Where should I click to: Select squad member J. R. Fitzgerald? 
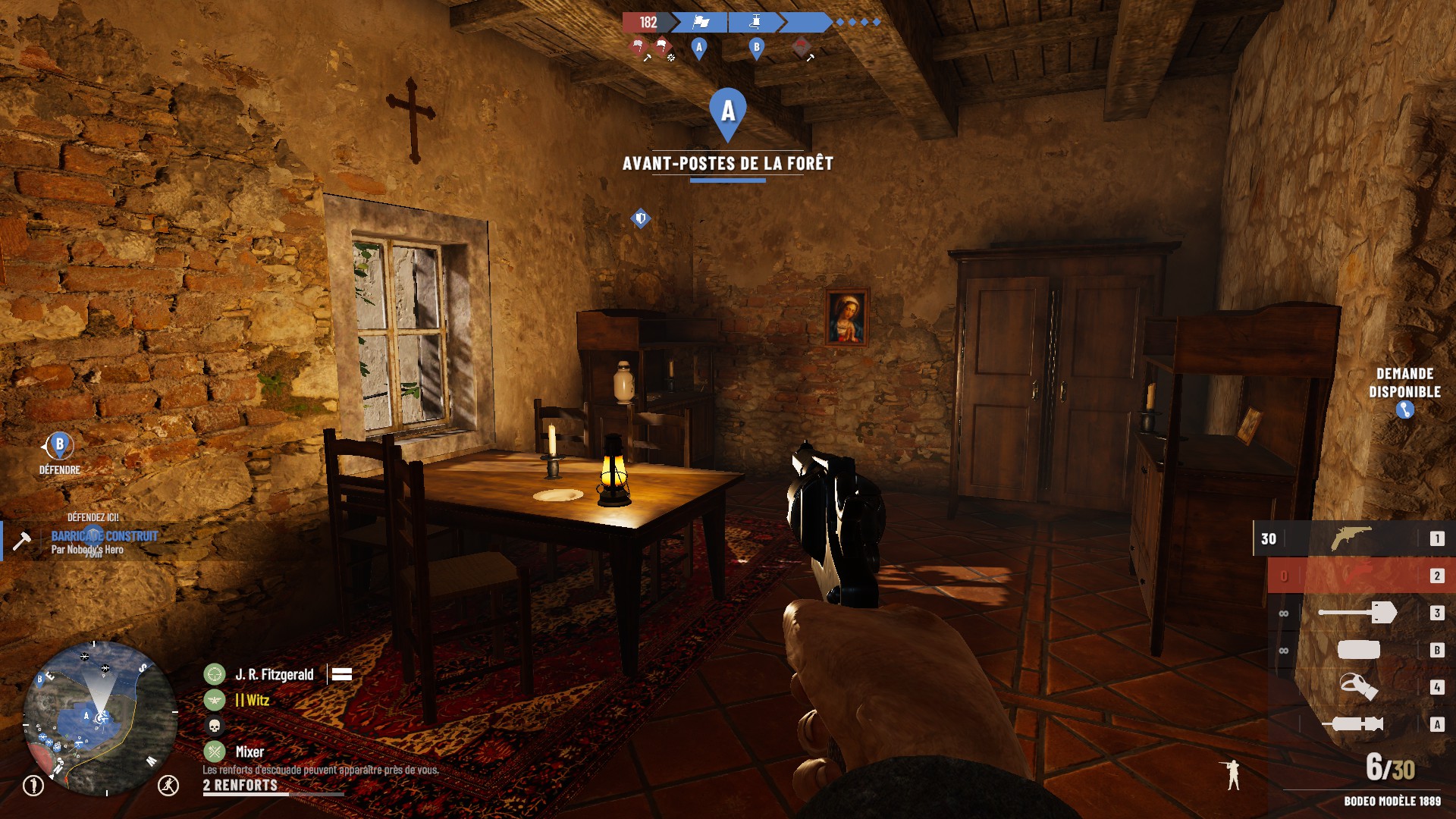pos(274,674)
